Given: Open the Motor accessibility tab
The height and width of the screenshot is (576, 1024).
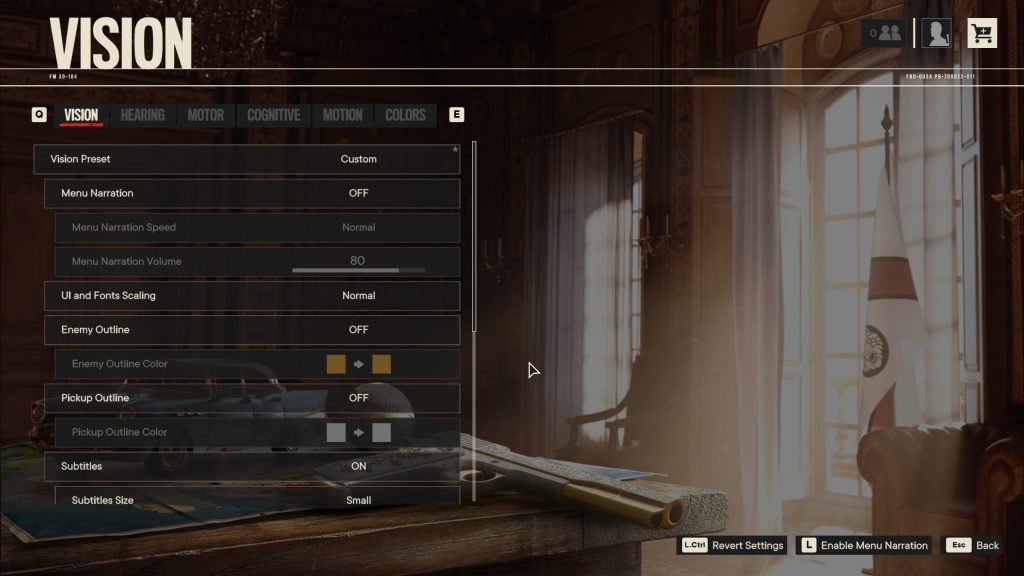Looking at the screenshot, I should (x=205, y=115).
